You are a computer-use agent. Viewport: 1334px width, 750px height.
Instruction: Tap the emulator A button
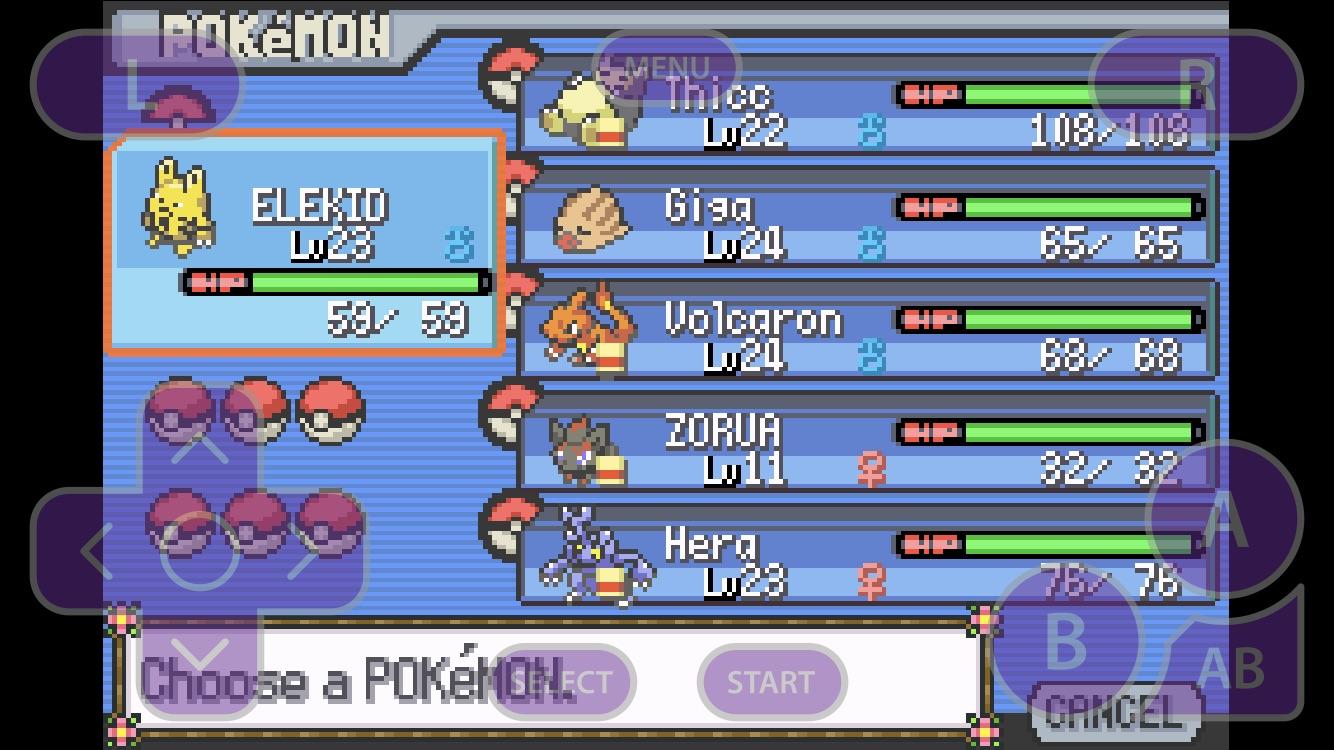pyautogui.click(x=1224, y=520)
